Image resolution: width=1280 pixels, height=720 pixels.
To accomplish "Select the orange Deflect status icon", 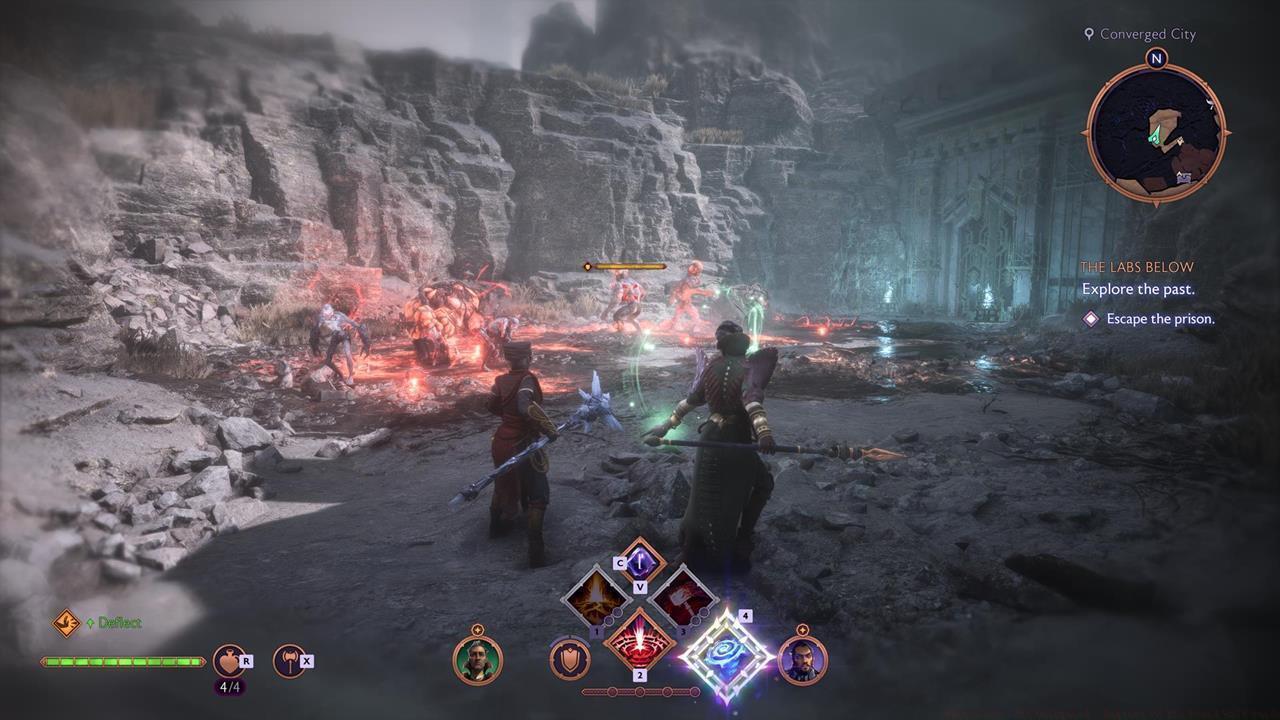I will pos(67,623).
